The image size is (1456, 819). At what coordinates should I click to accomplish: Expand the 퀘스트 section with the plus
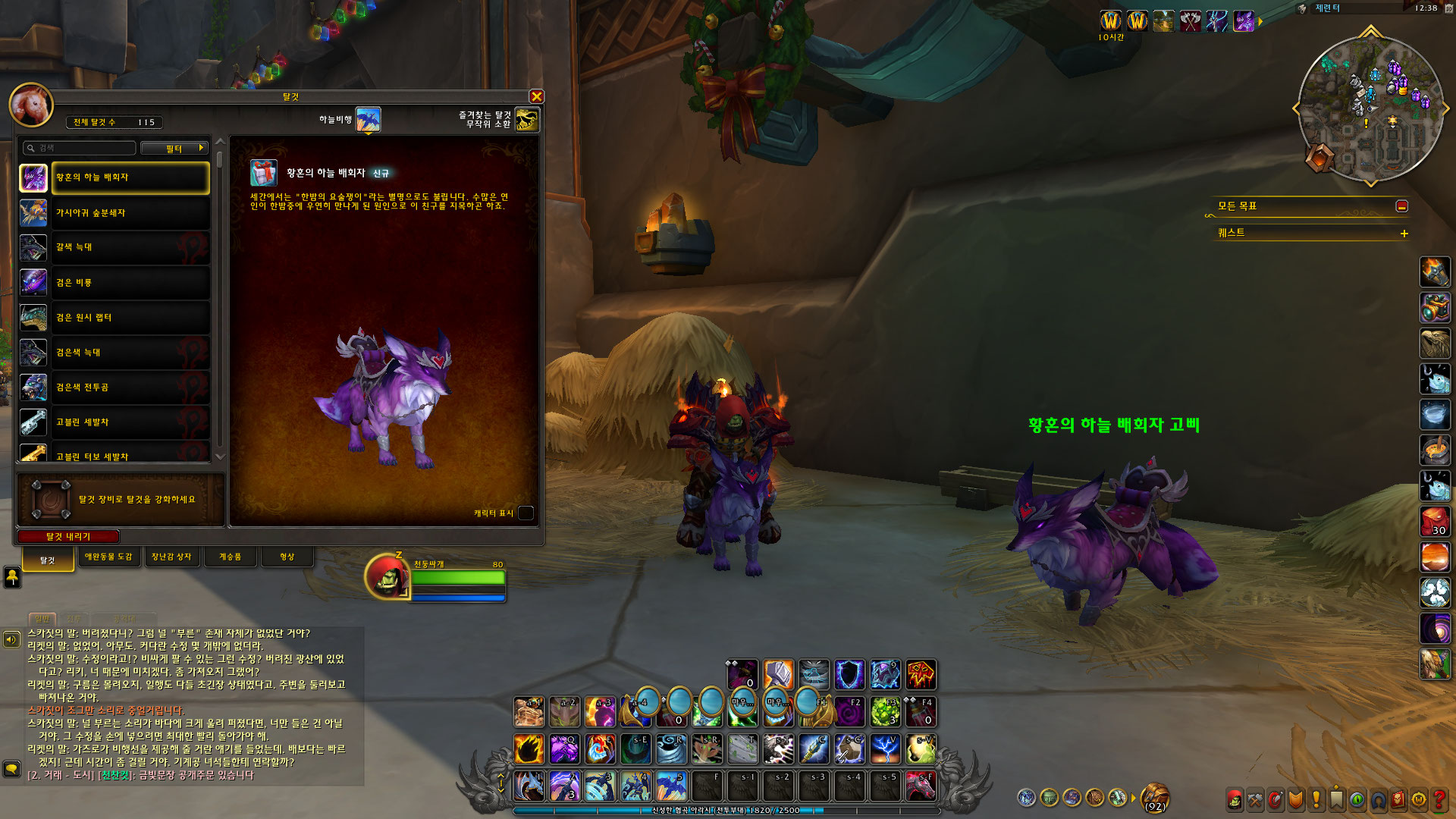pyautogui.click(x=1404, y=234)
